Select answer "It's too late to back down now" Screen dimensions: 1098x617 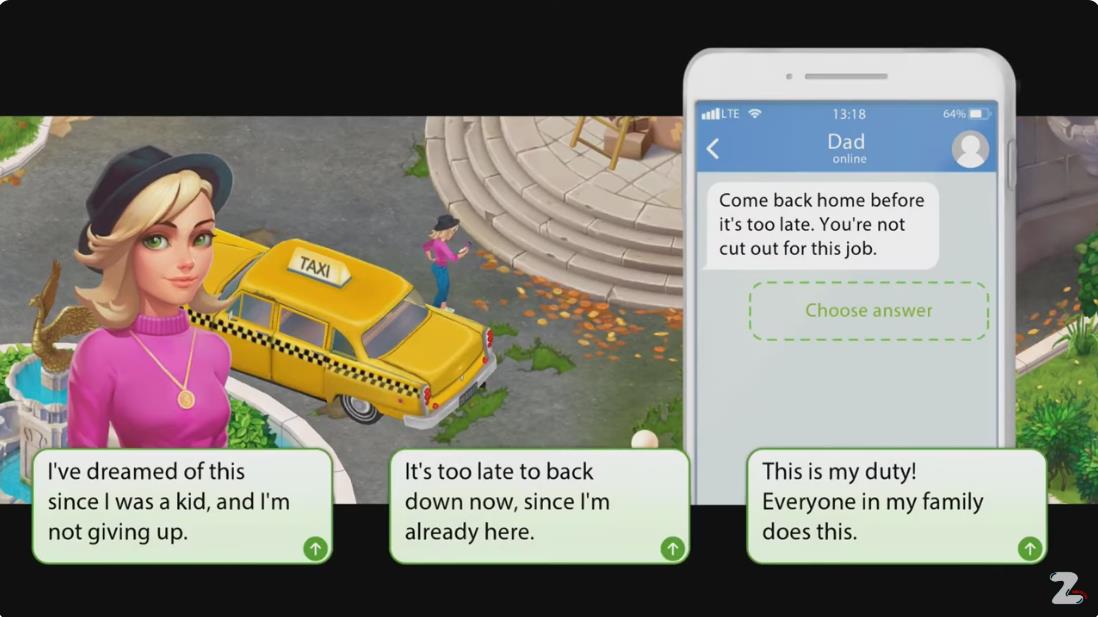(x=539, y=504)
